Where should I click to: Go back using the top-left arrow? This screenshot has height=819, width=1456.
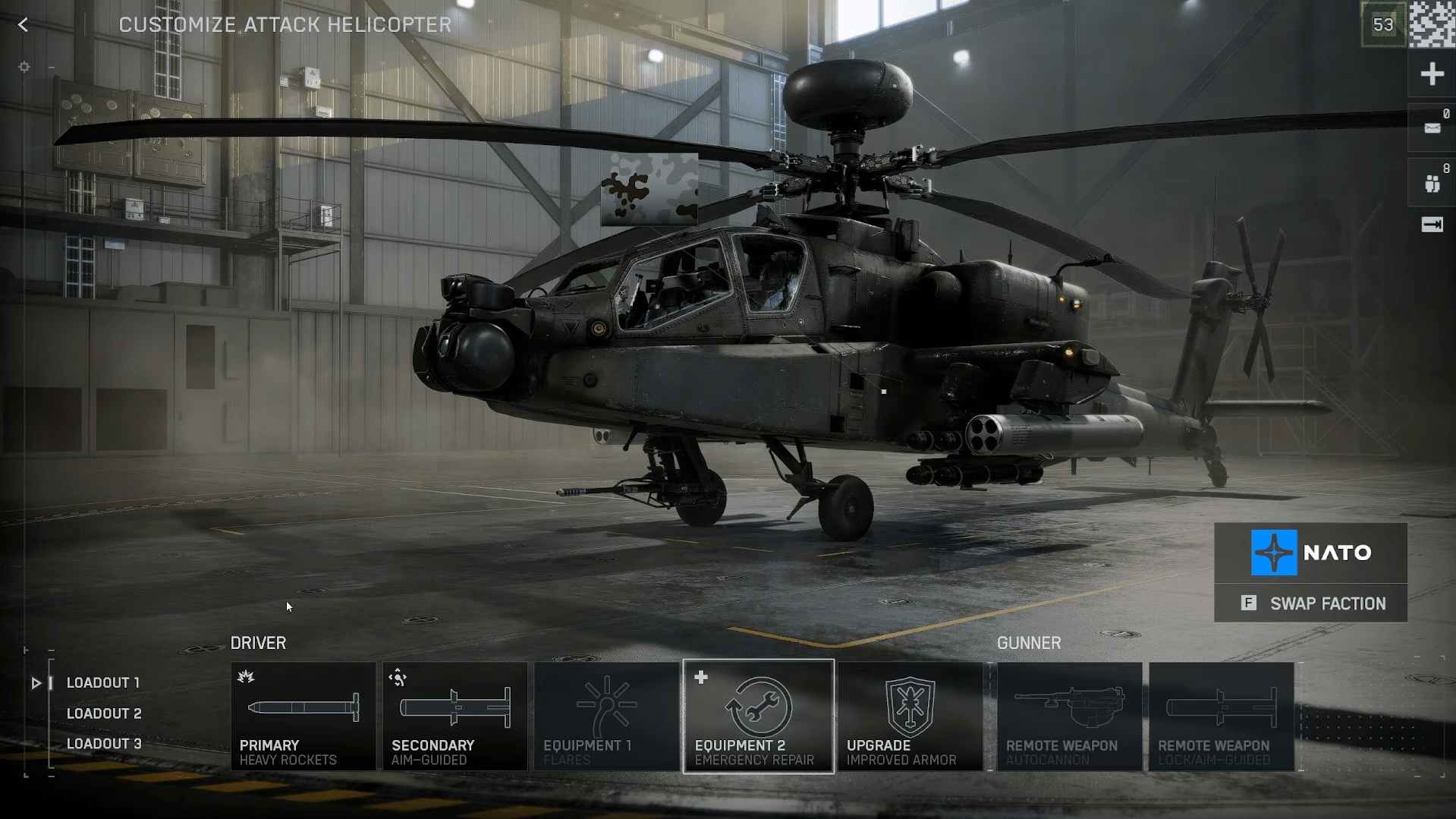tap(24, 25)
